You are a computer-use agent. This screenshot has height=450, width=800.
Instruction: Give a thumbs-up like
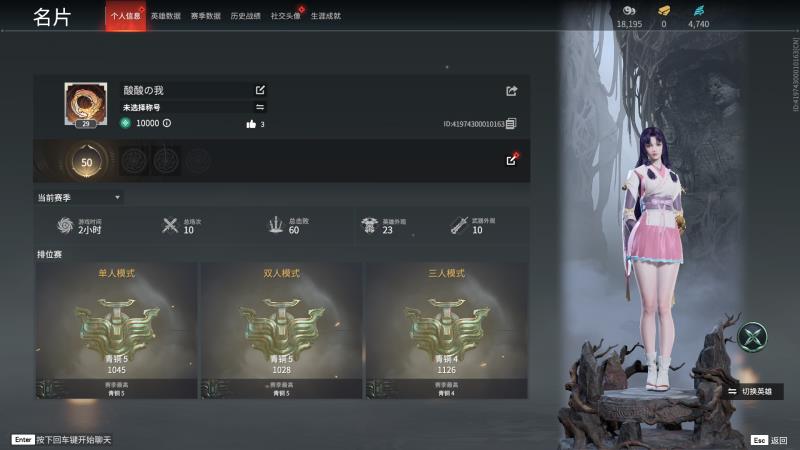coord(251,124)
